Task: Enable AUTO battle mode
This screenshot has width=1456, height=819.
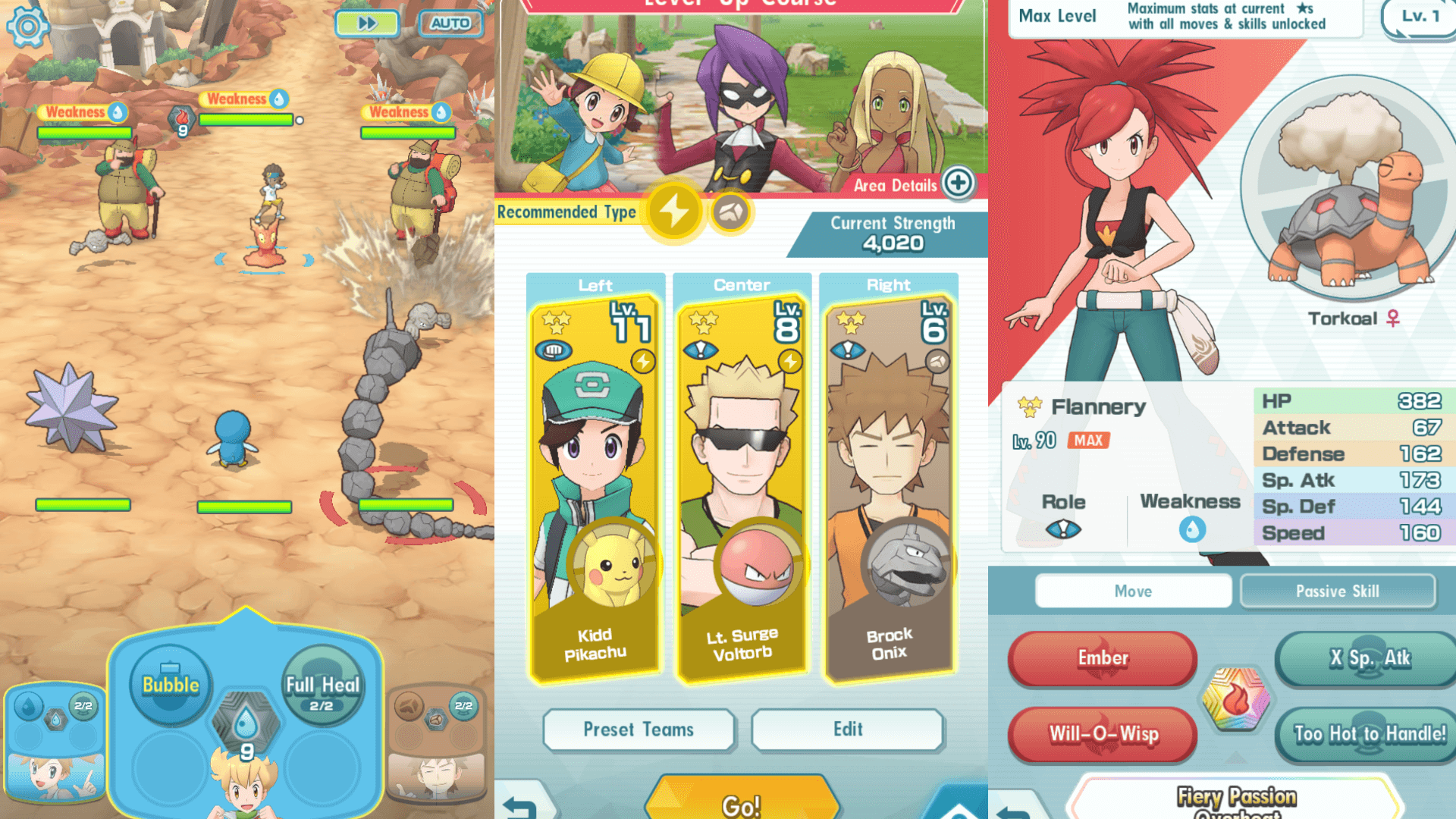Action: point(450,24)
